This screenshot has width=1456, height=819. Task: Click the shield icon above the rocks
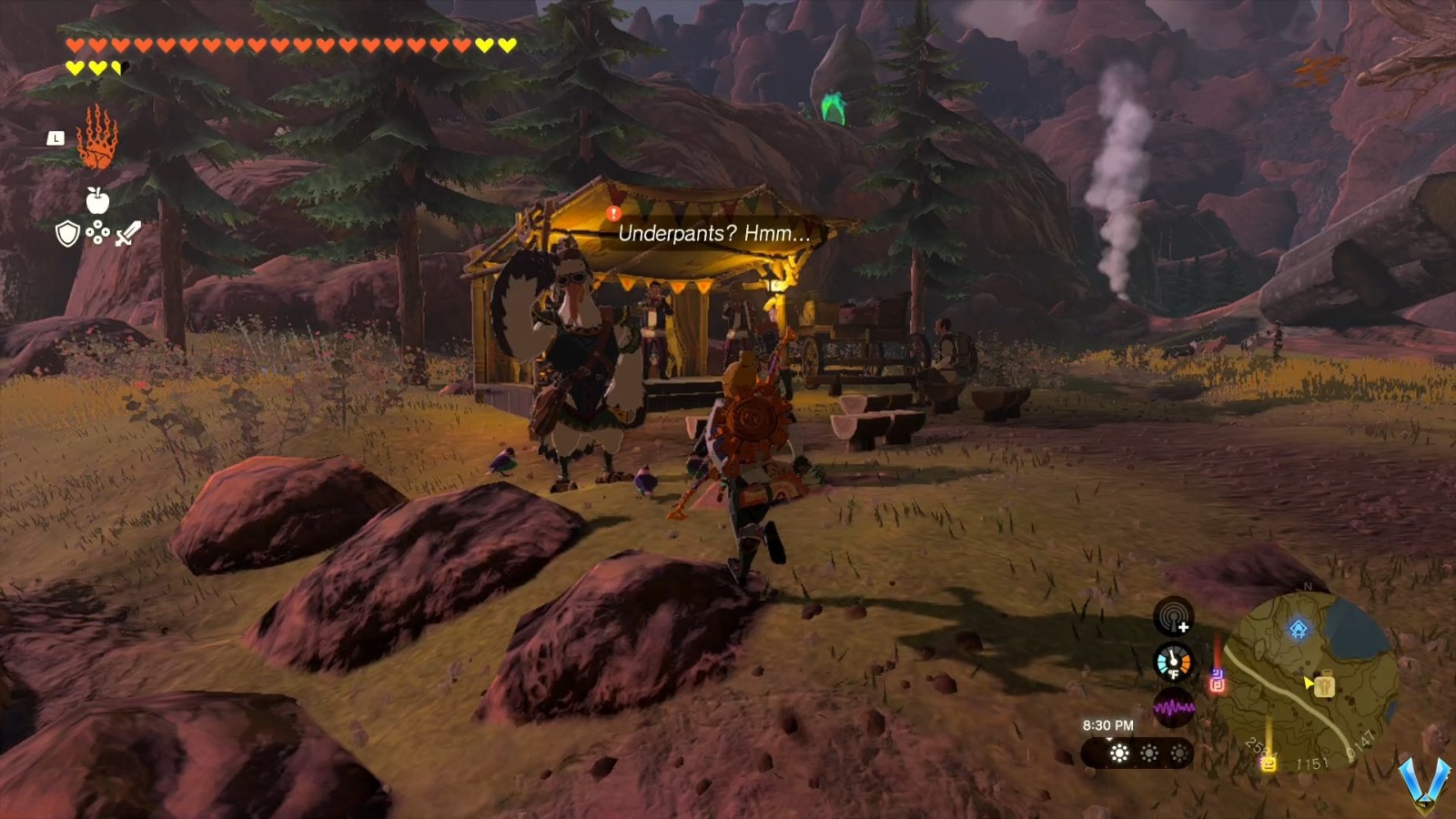66,232
